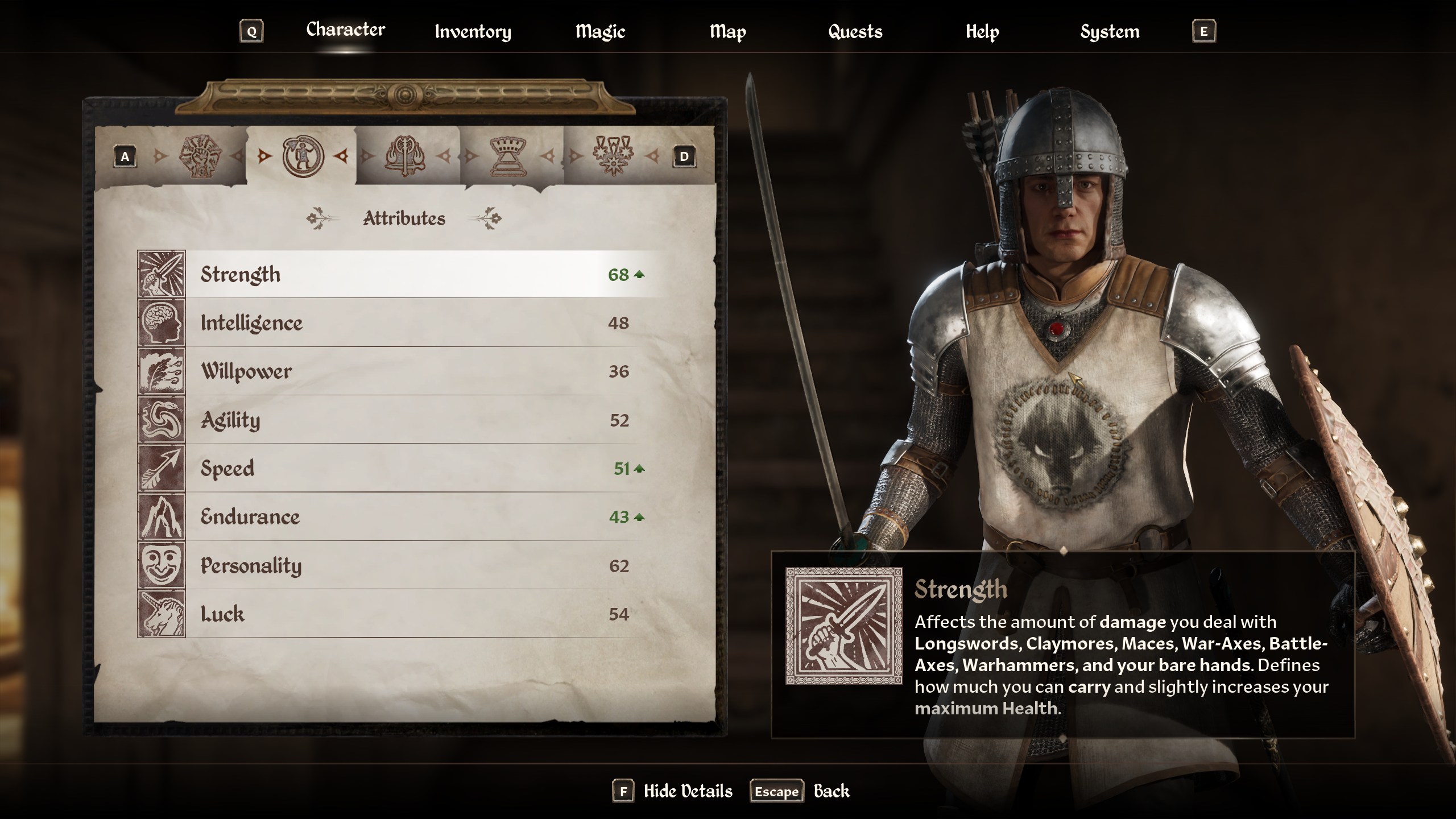This screenshot has width=1456, height=819.
Task: Switch to the Magic tab
Action: pyautogui.click(x=600, y=32)
